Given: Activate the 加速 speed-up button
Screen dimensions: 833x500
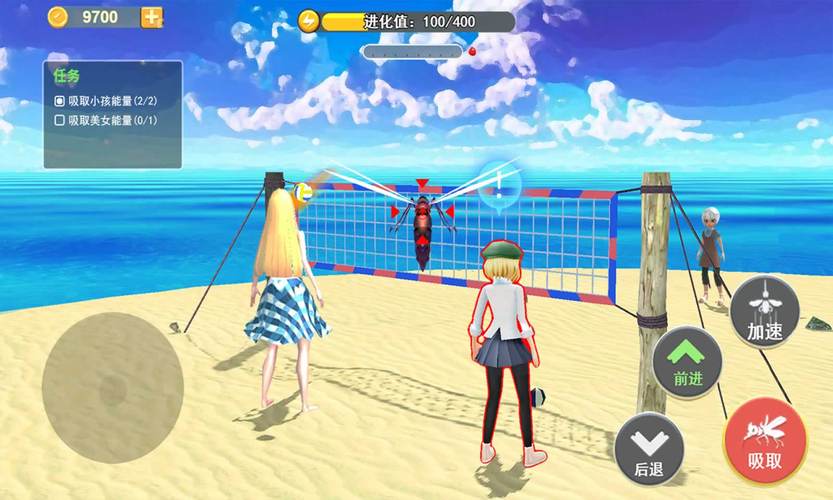Looking at the screenshot, I should [765, 311].
